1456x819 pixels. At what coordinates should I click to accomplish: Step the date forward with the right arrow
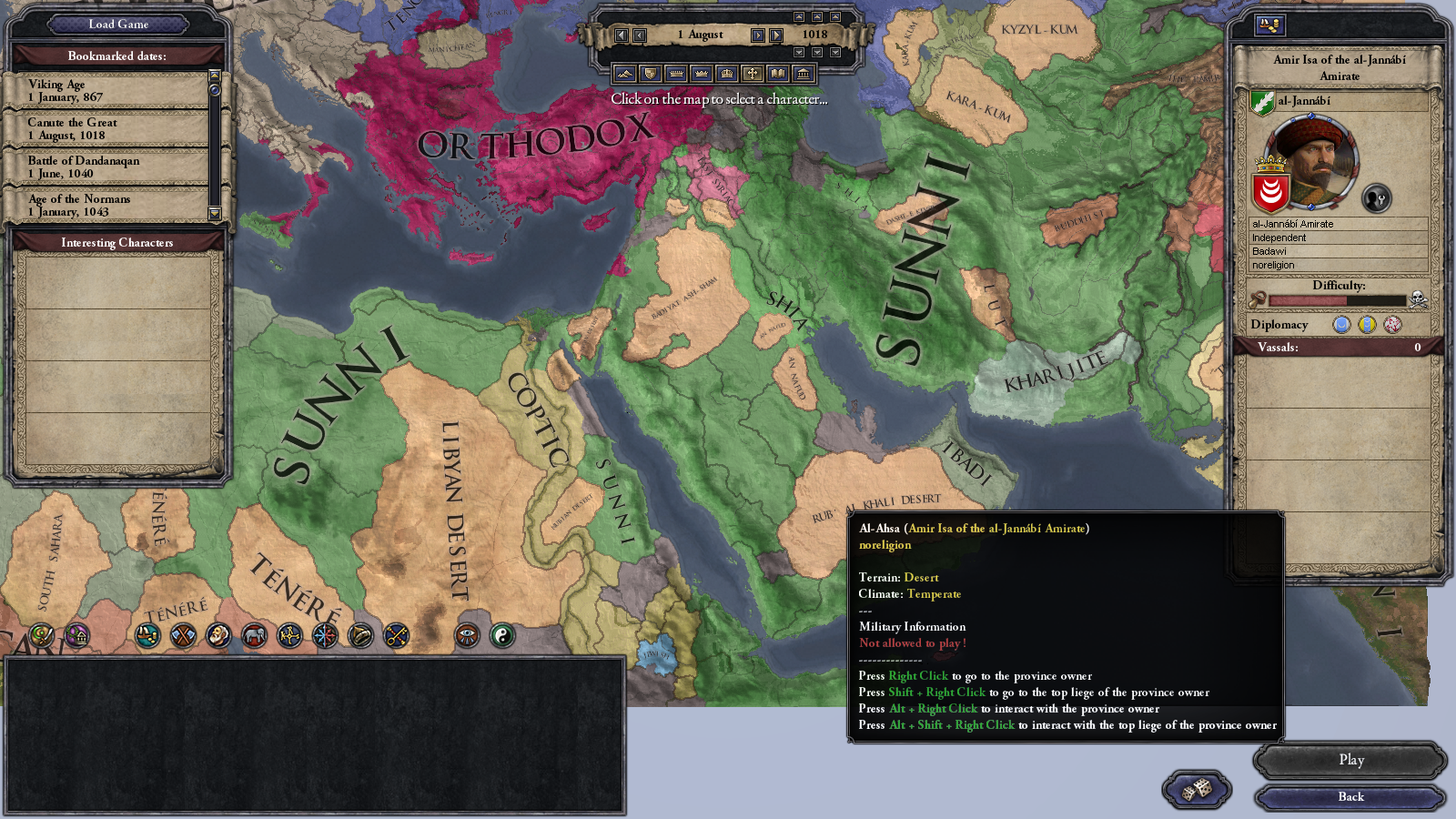pyautogui.click(x=757, y=35)
